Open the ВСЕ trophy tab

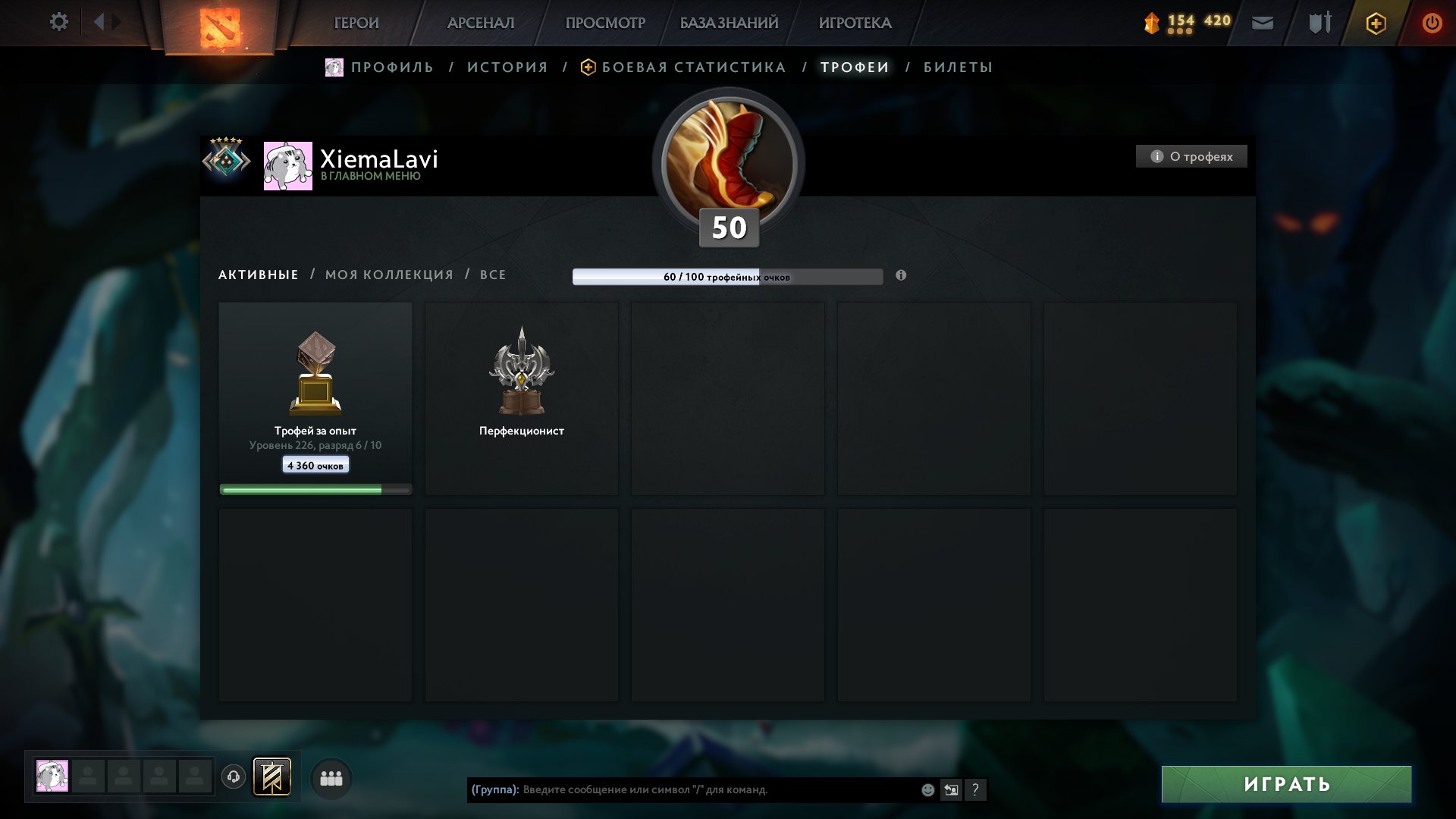tap(492, 275)
